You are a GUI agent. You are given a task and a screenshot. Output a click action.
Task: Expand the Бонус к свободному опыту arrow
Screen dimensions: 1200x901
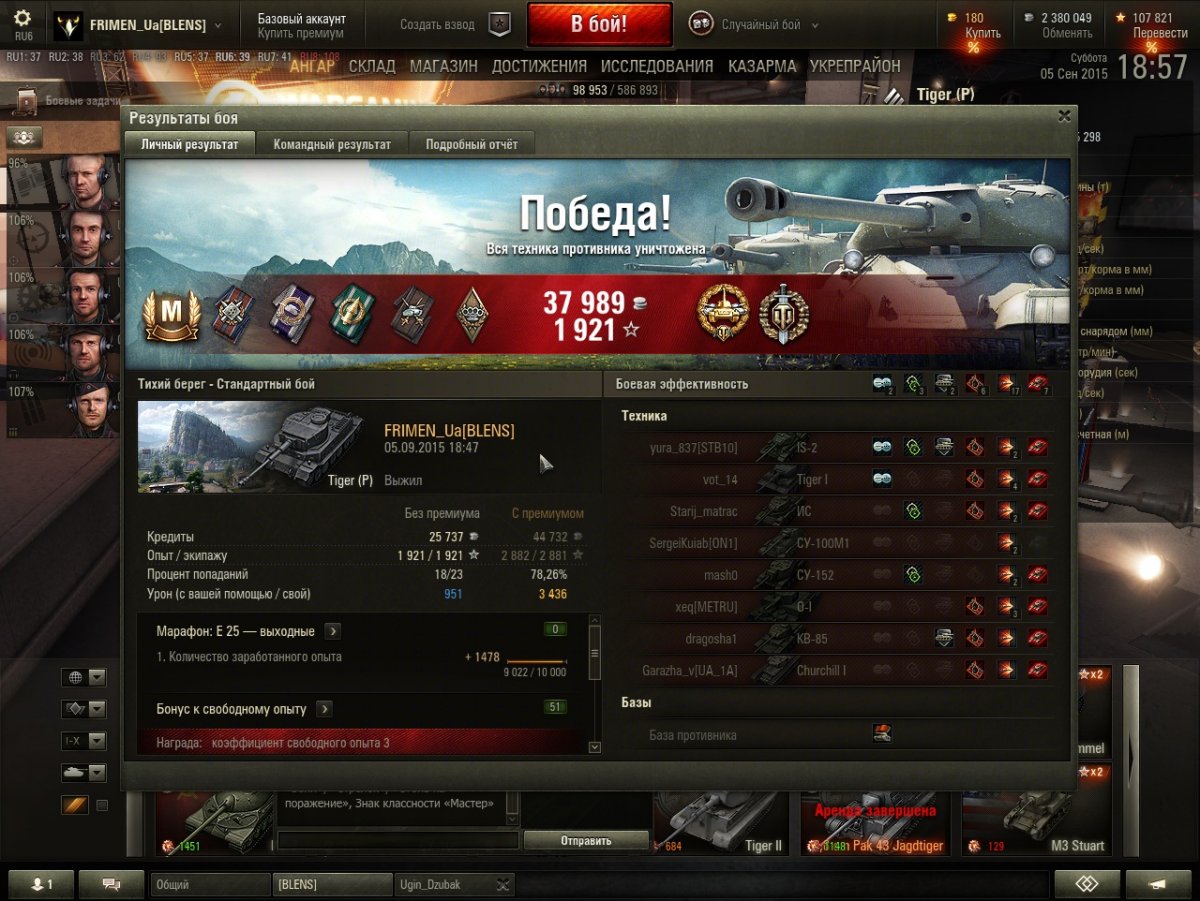tap(324, 709)
